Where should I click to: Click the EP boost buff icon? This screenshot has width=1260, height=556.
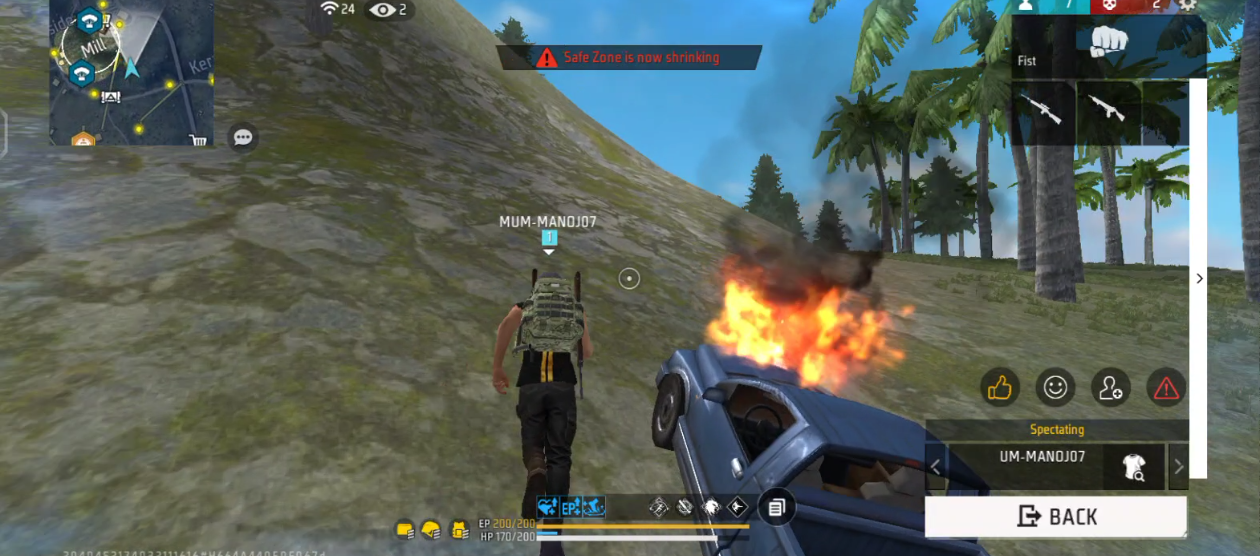coord(571,507)
